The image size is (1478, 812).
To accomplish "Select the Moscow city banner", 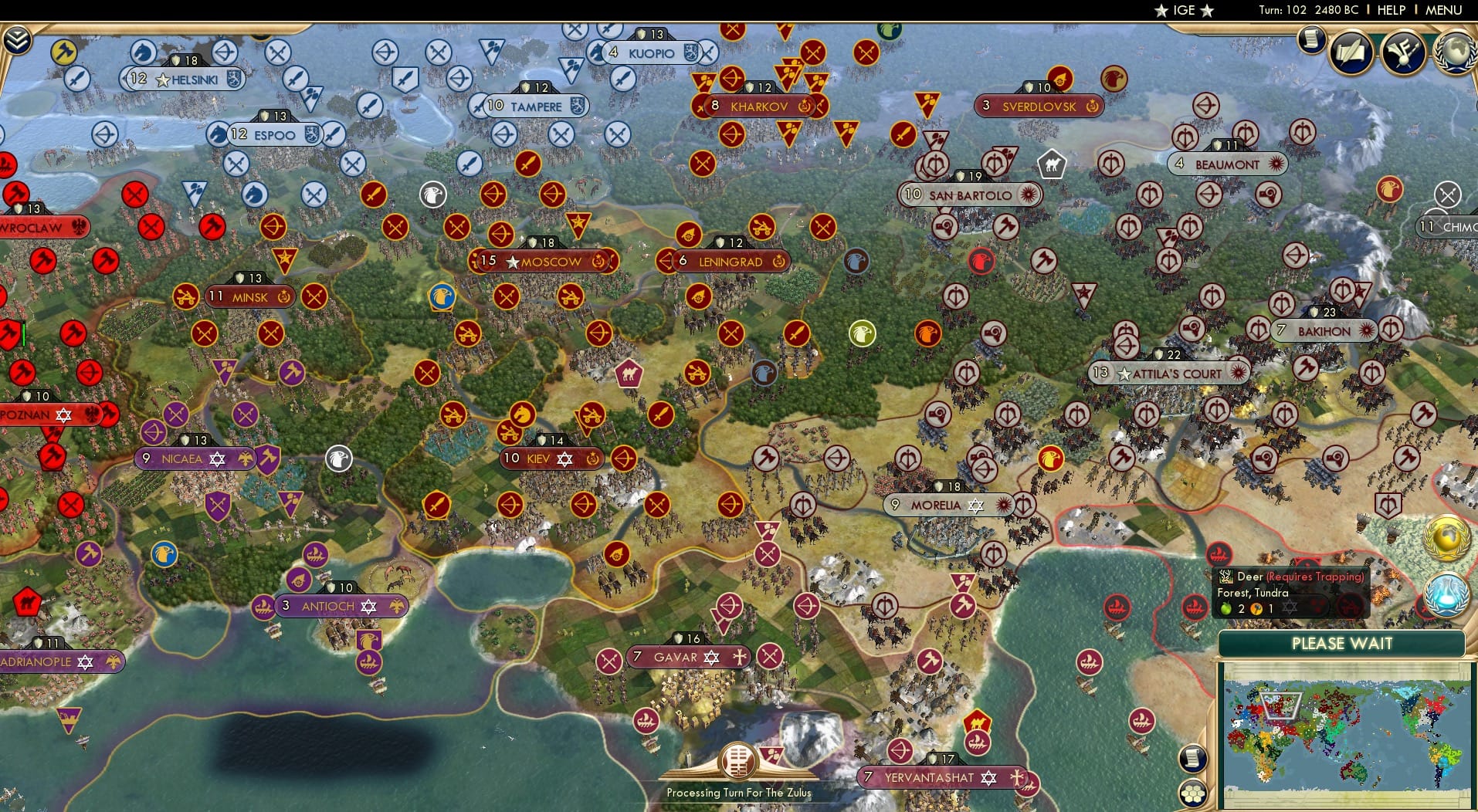I will tap(544, 262).
